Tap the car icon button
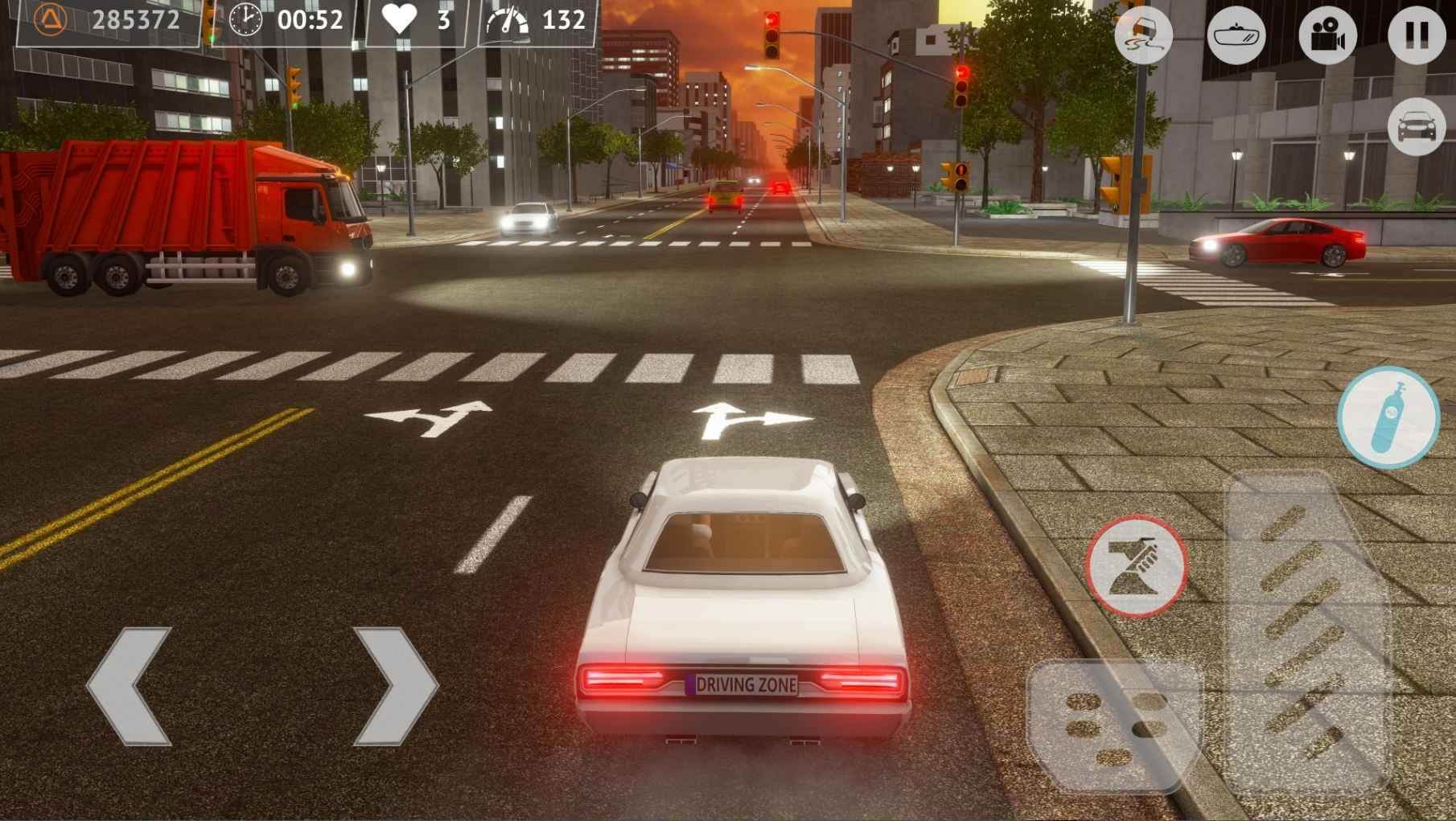 (x=1417, y=127)
